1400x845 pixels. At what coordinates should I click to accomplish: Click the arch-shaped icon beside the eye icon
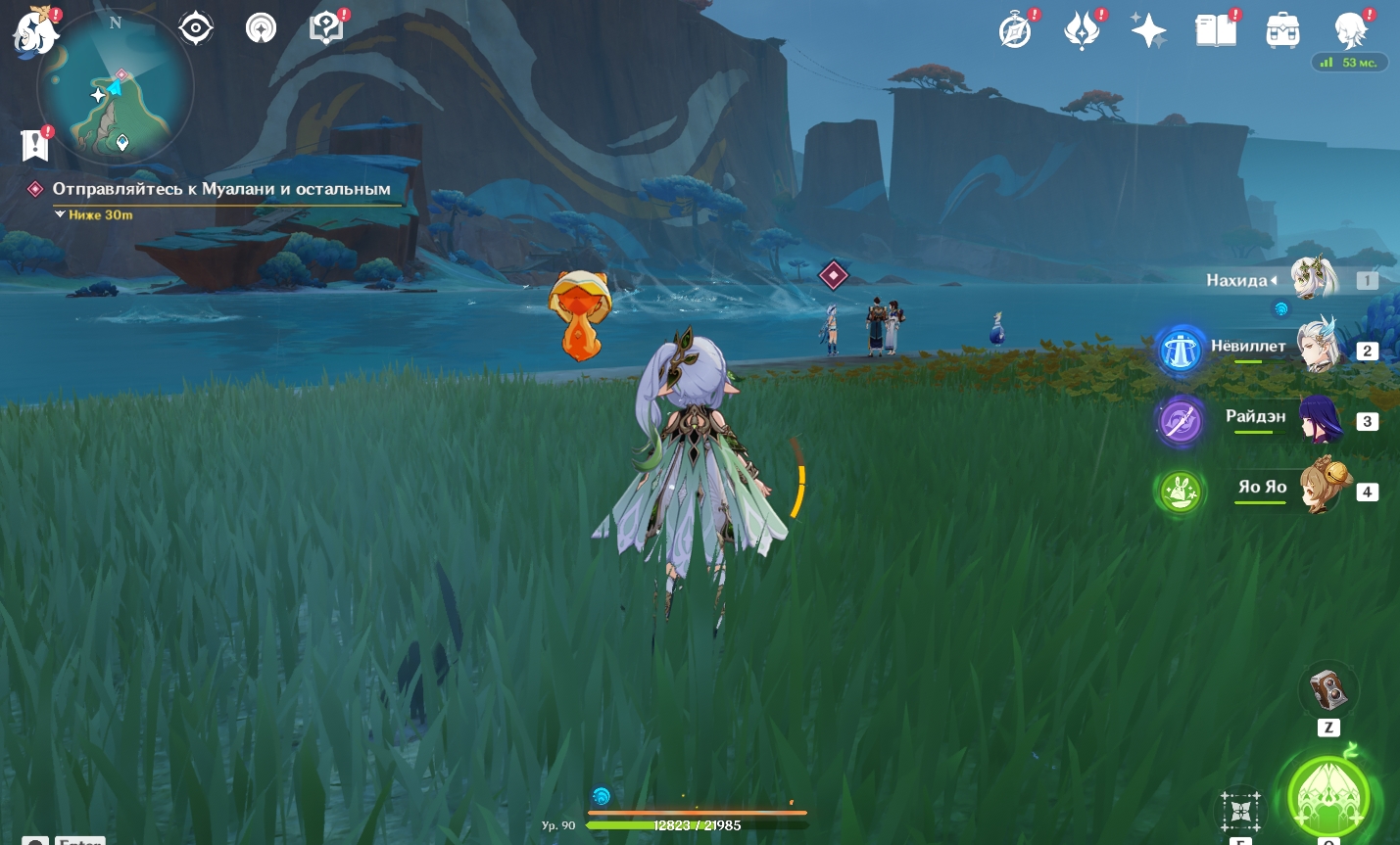pos(261,28)
